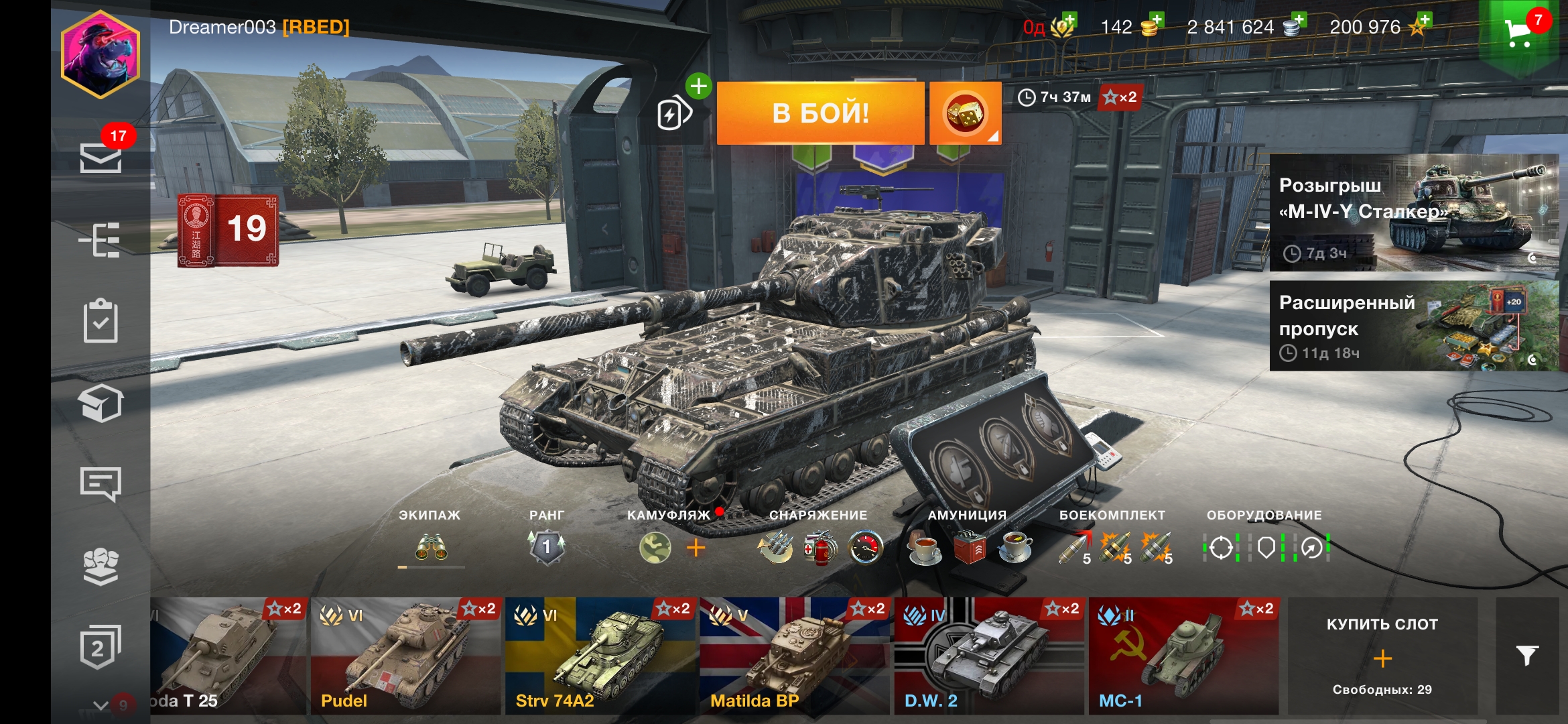This screenshot has width=1568, height=724.
Task: Open the player profile avatar
Action: [x=101, y=54]
